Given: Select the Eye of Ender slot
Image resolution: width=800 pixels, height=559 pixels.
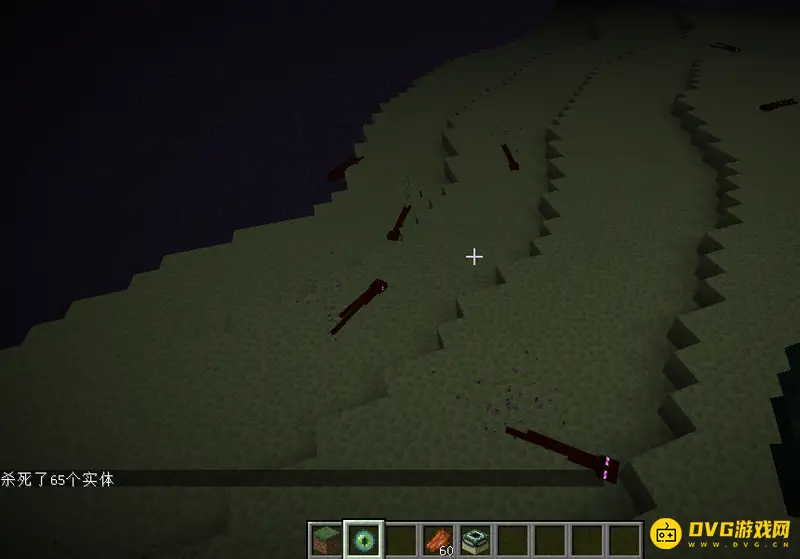Looking at the screenshot, I should (361, 540).
